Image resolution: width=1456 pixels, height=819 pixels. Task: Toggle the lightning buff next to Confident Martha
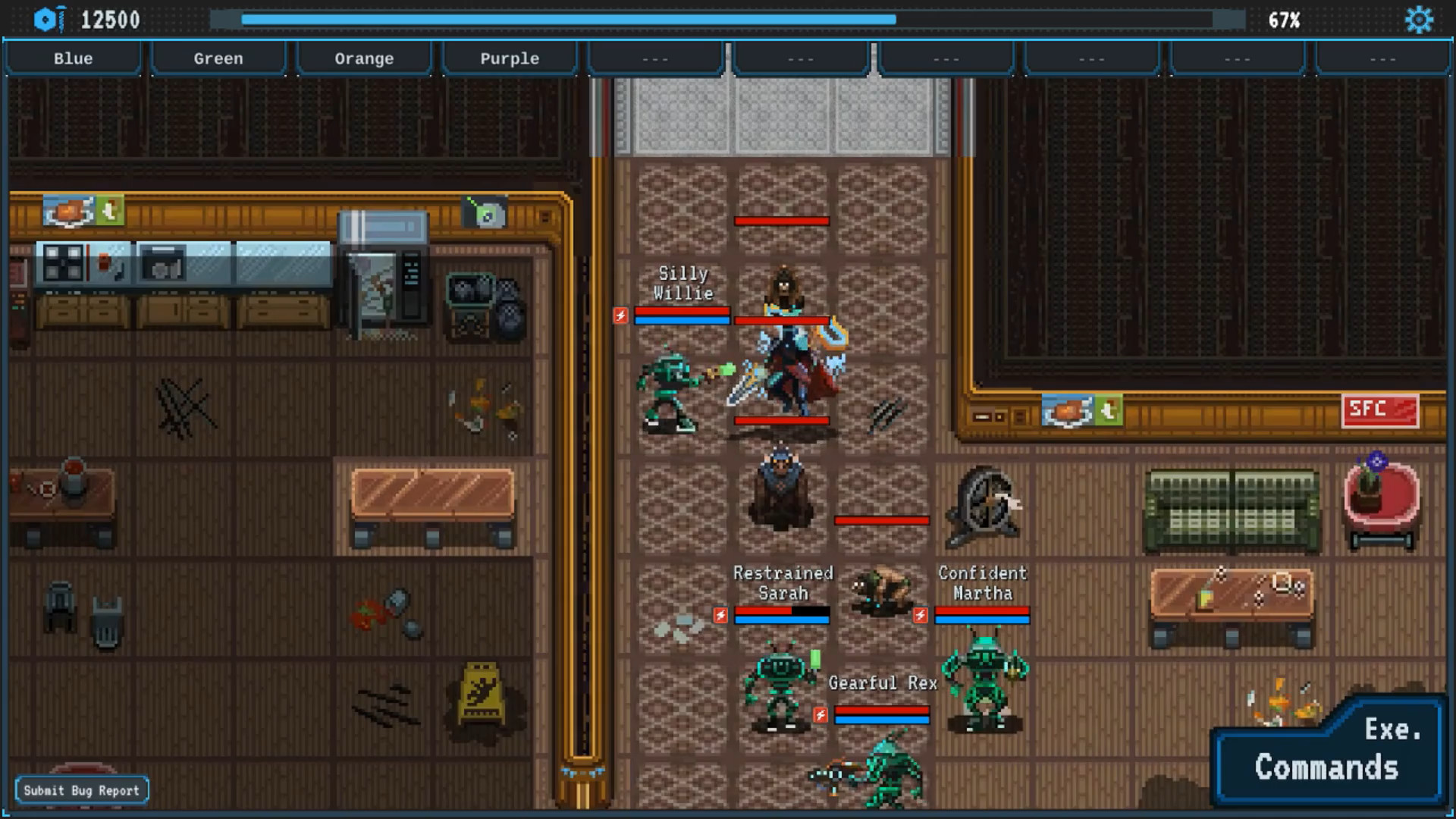(x=922, y=616)
